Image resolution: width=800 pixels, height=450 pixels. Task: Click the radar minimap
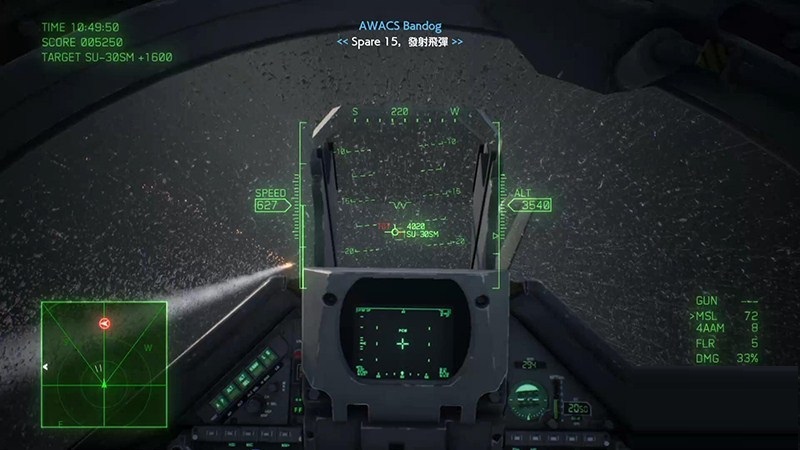(102, 361)
